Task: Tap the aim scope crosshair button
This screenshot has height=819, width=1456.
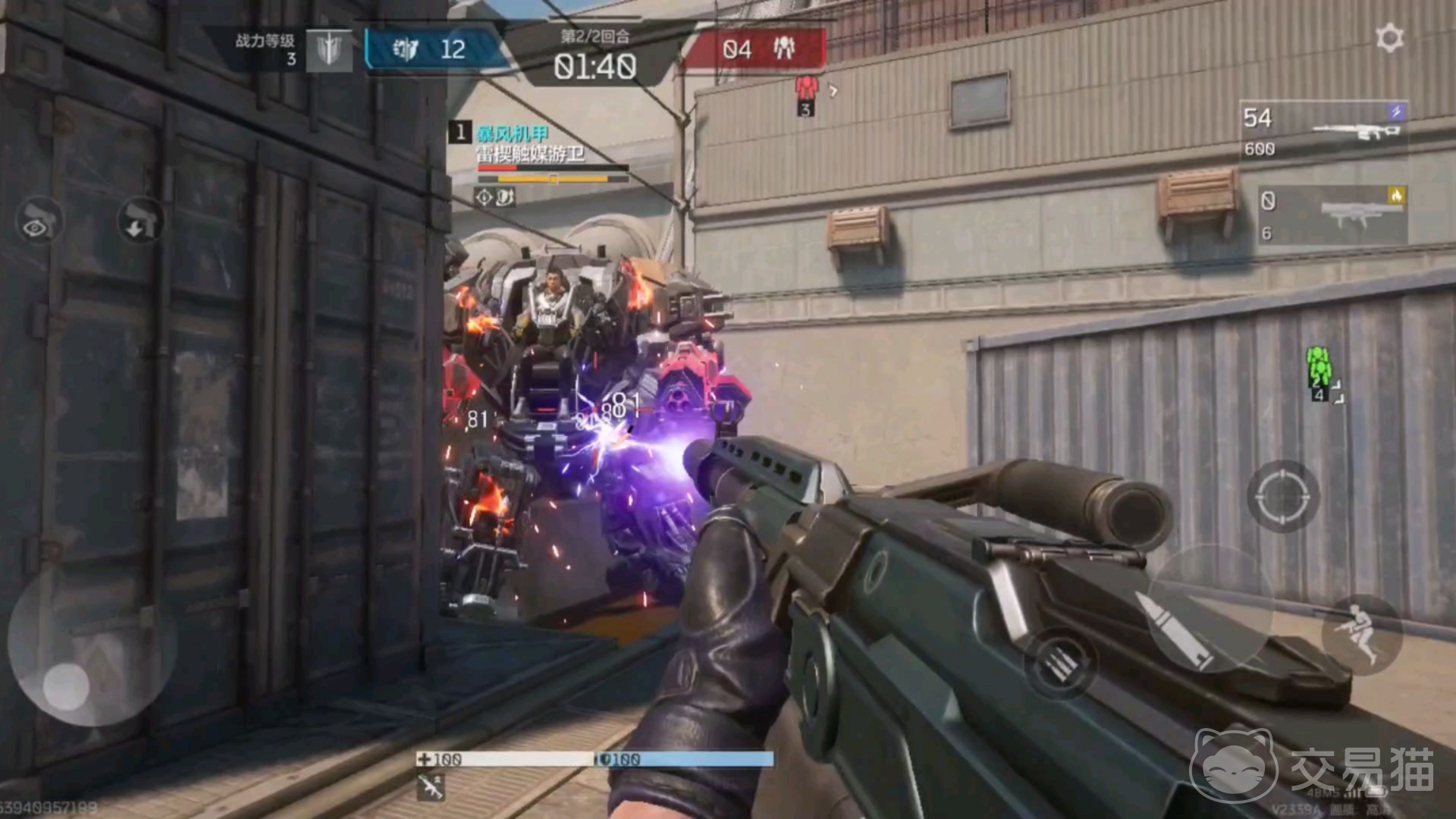Action: pyautogui.click(x=1283, y=496)
